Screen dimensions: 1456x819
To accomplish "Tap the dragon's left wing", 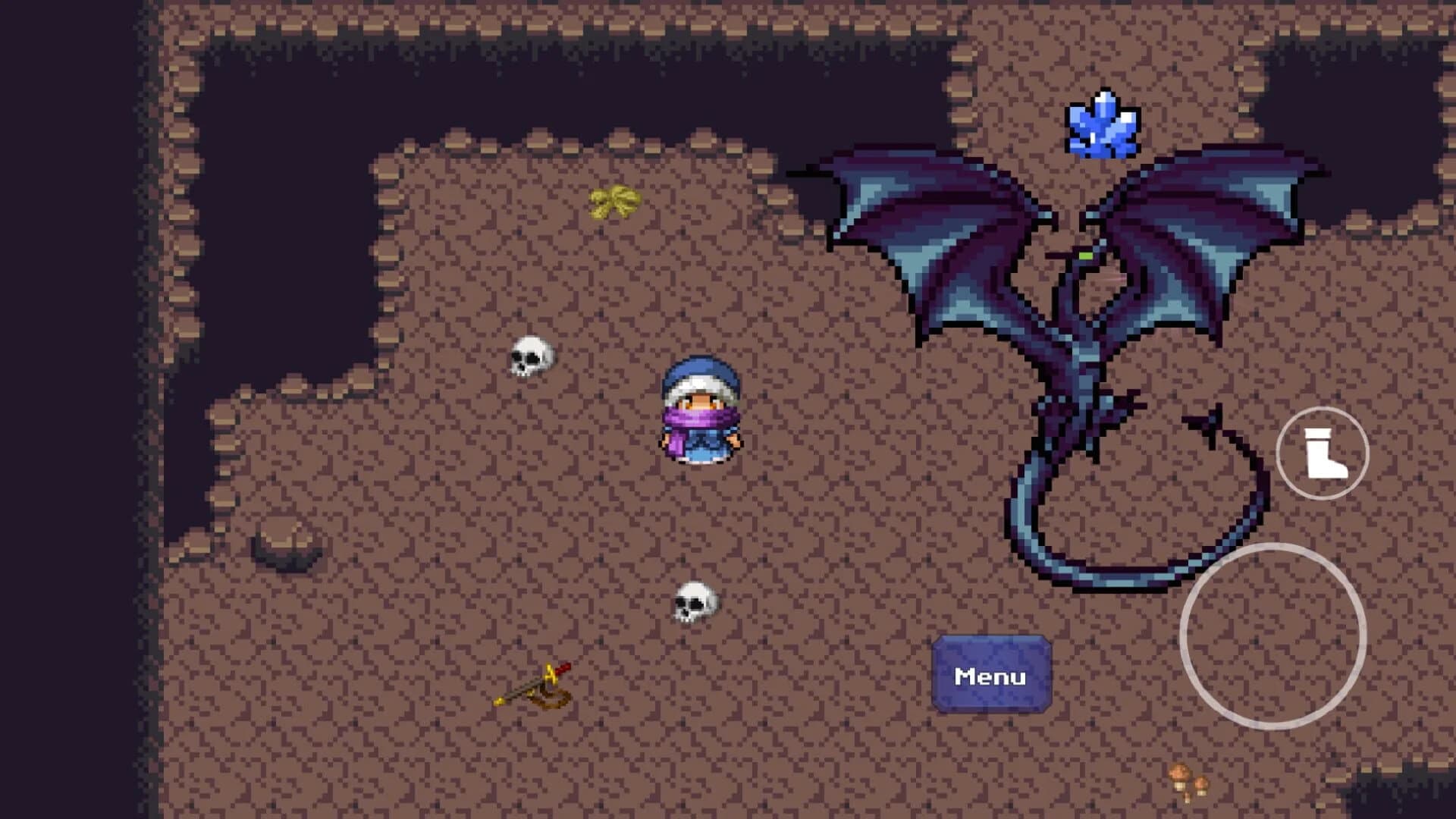I will (925, 220).
